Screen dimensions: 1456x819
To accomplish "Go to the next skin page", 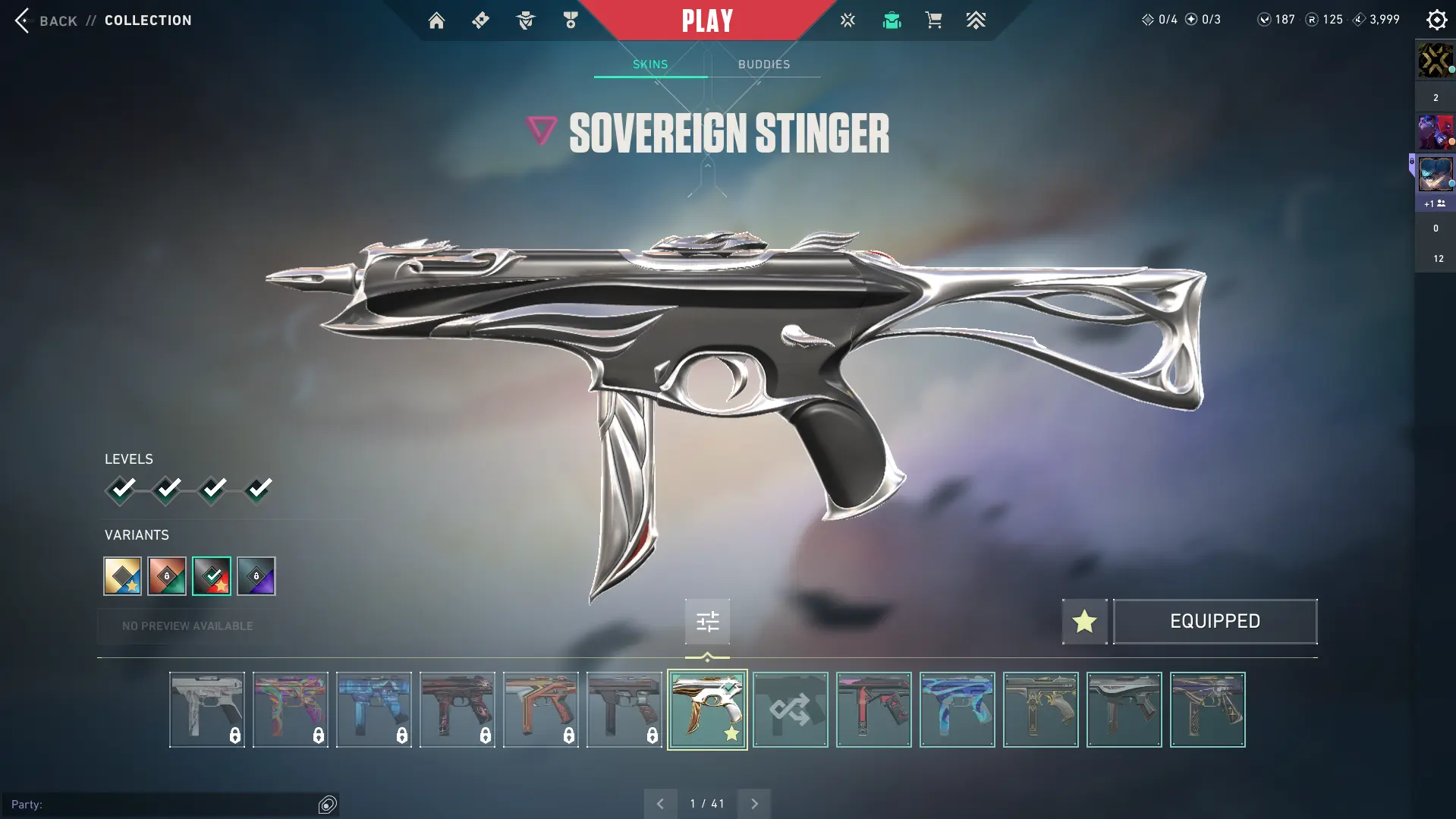I will 754,804.
